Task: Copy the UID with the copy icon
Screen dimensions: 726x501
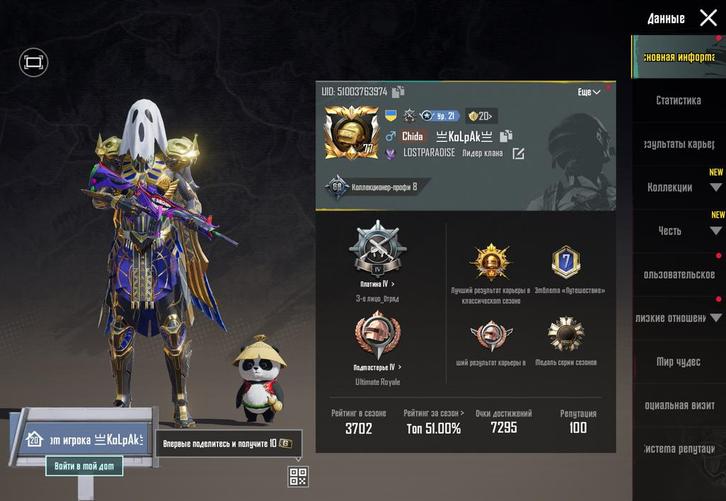Action: pyautogui.click(x=399, y=92)
